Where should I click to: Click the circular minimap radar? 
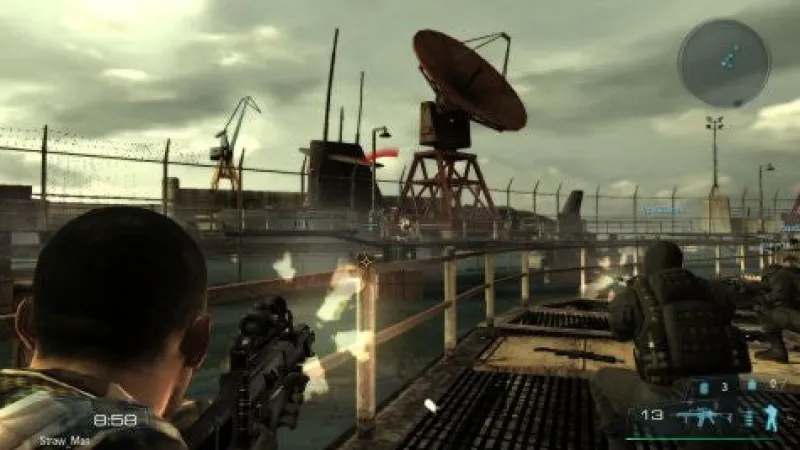pos(723,63)
